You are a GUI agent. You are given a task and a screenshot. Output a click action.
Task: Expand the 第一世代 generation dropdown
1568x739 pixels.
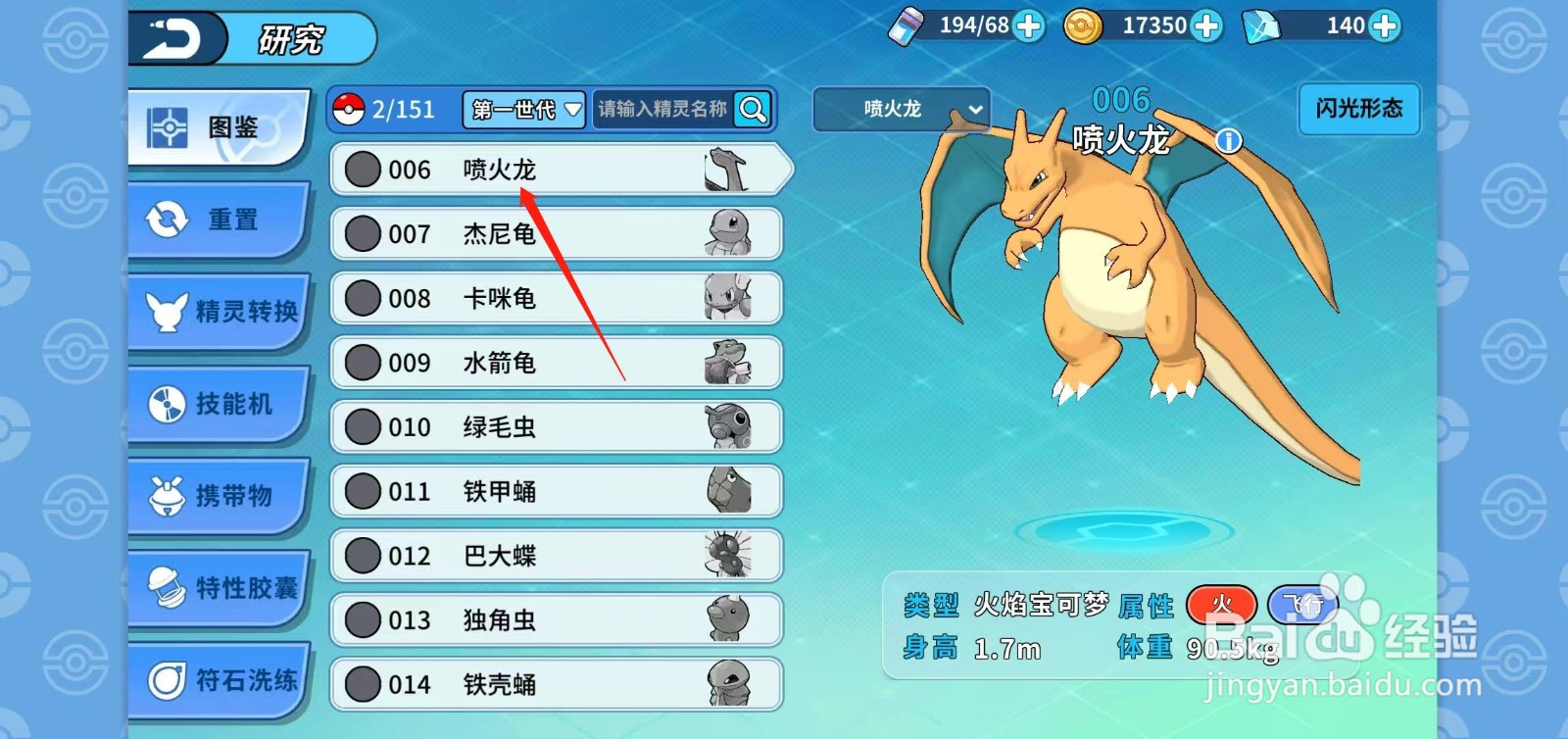(522, 110)
